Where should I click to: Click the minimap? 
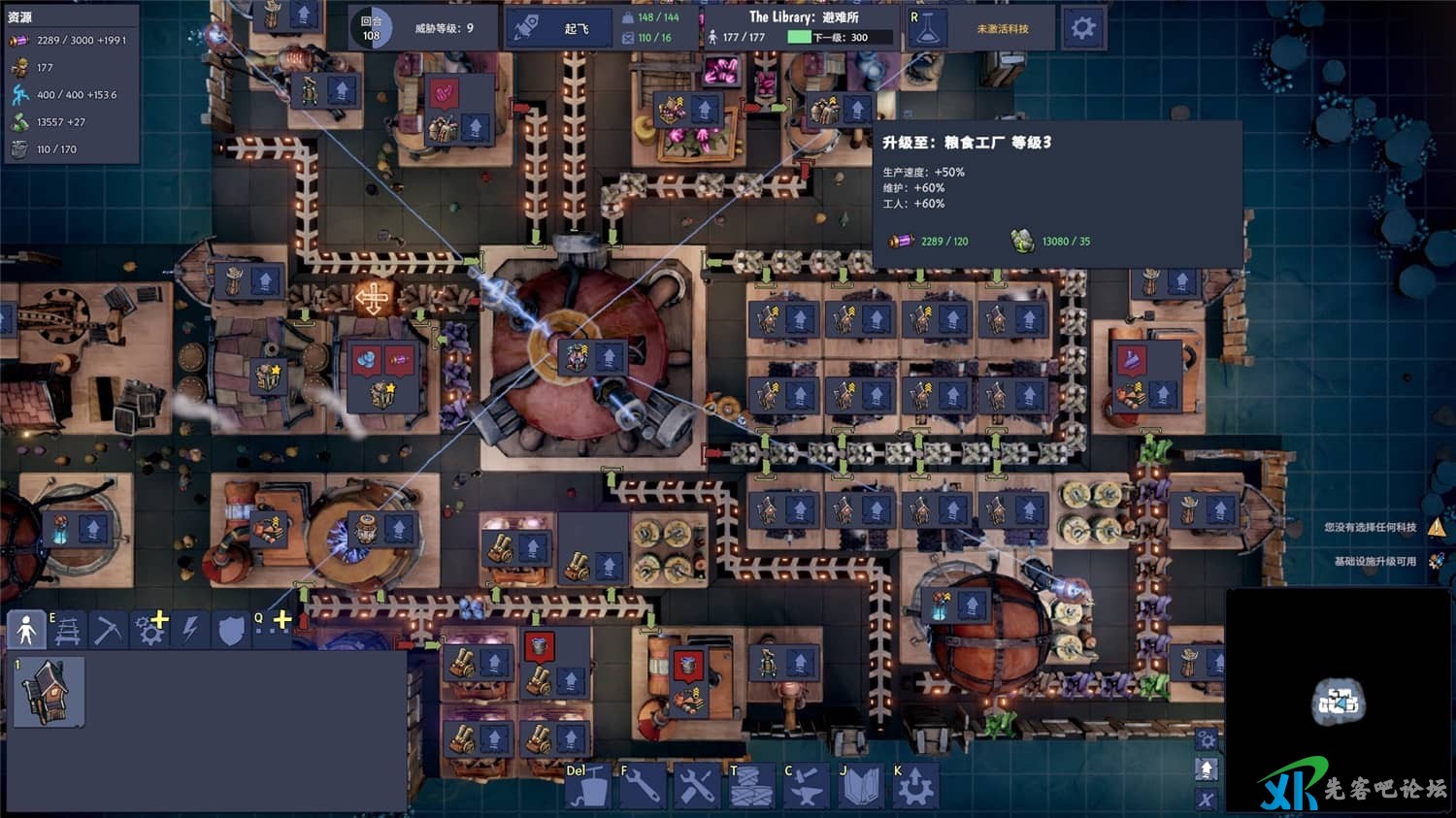point(1339,701)
